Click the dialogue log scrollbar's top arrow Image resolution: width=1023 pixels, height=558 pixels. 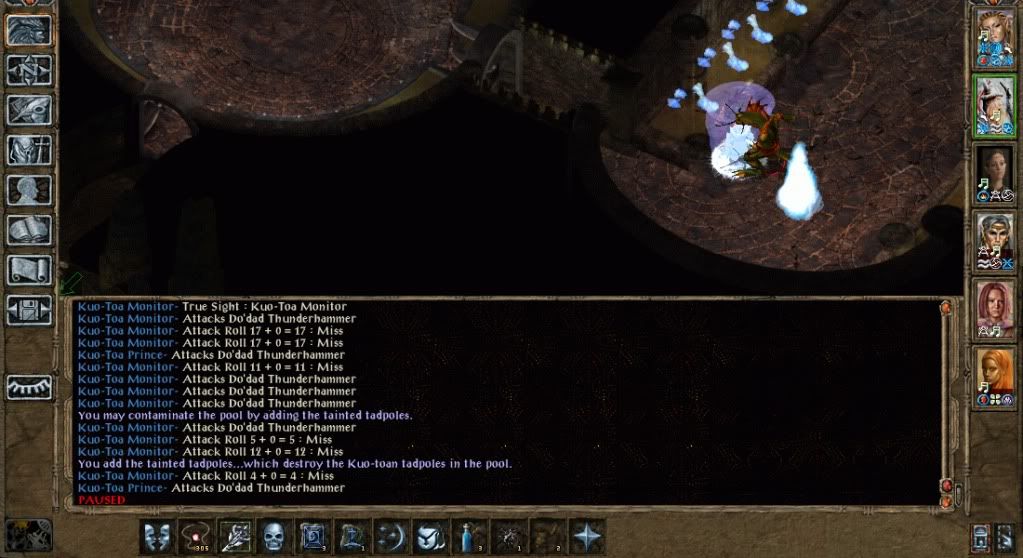tap(946, 310)
